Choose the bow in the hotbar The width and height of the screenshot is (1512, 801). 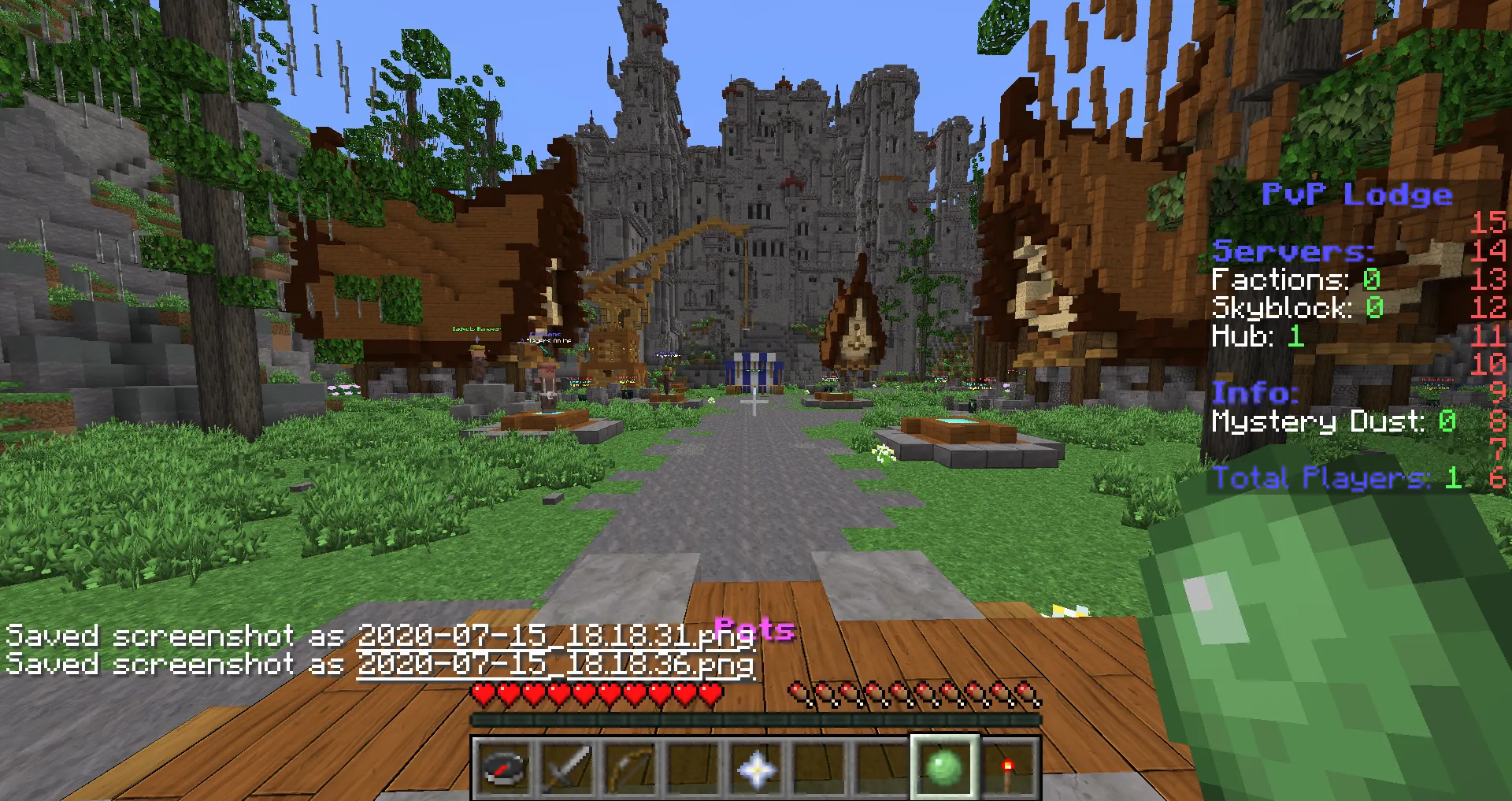(630, 768)
